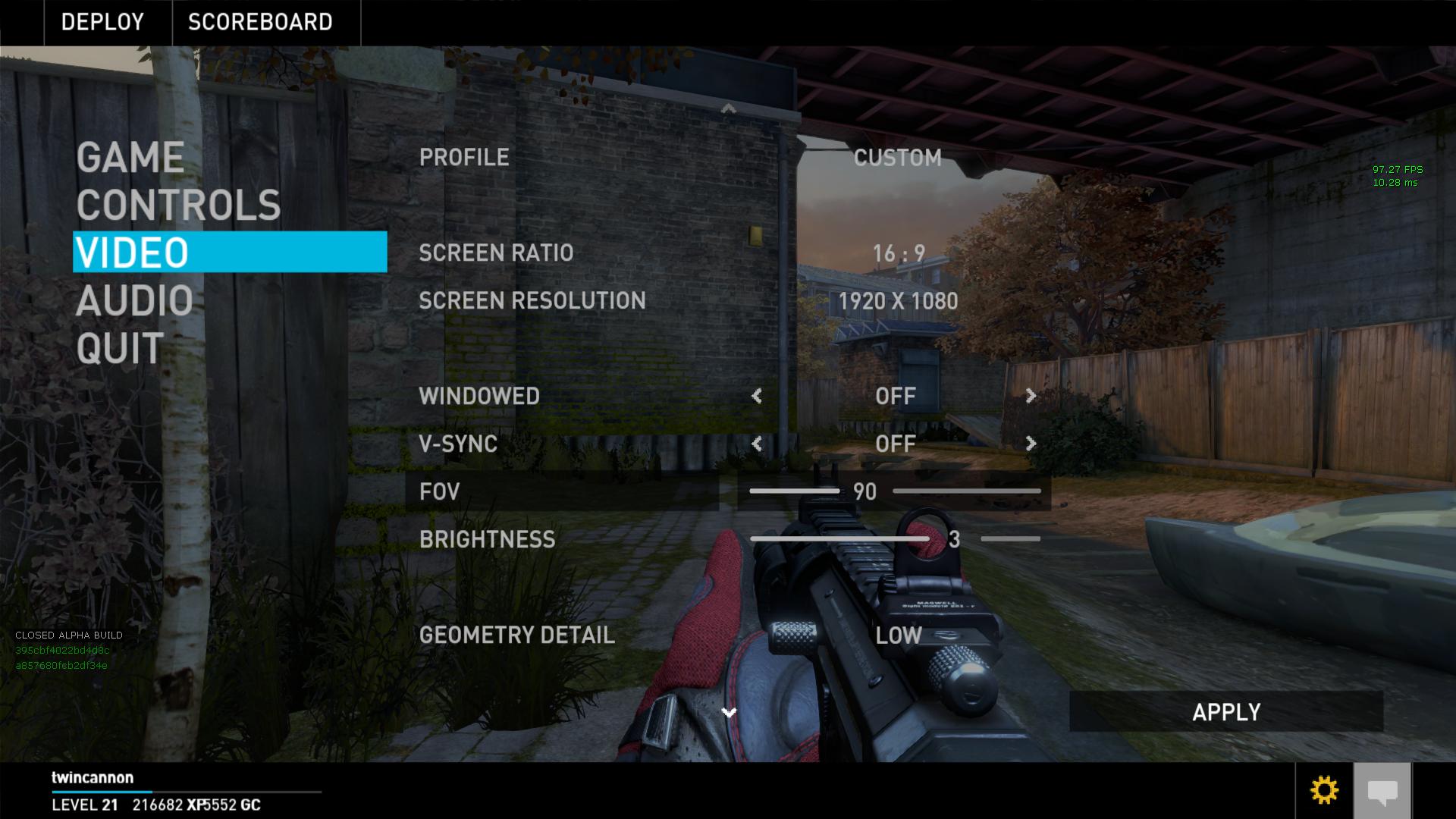Click the left arrow for V-SYNC
The width and height of the screenshot is (1456, 819).
click(x=757, y=444)
